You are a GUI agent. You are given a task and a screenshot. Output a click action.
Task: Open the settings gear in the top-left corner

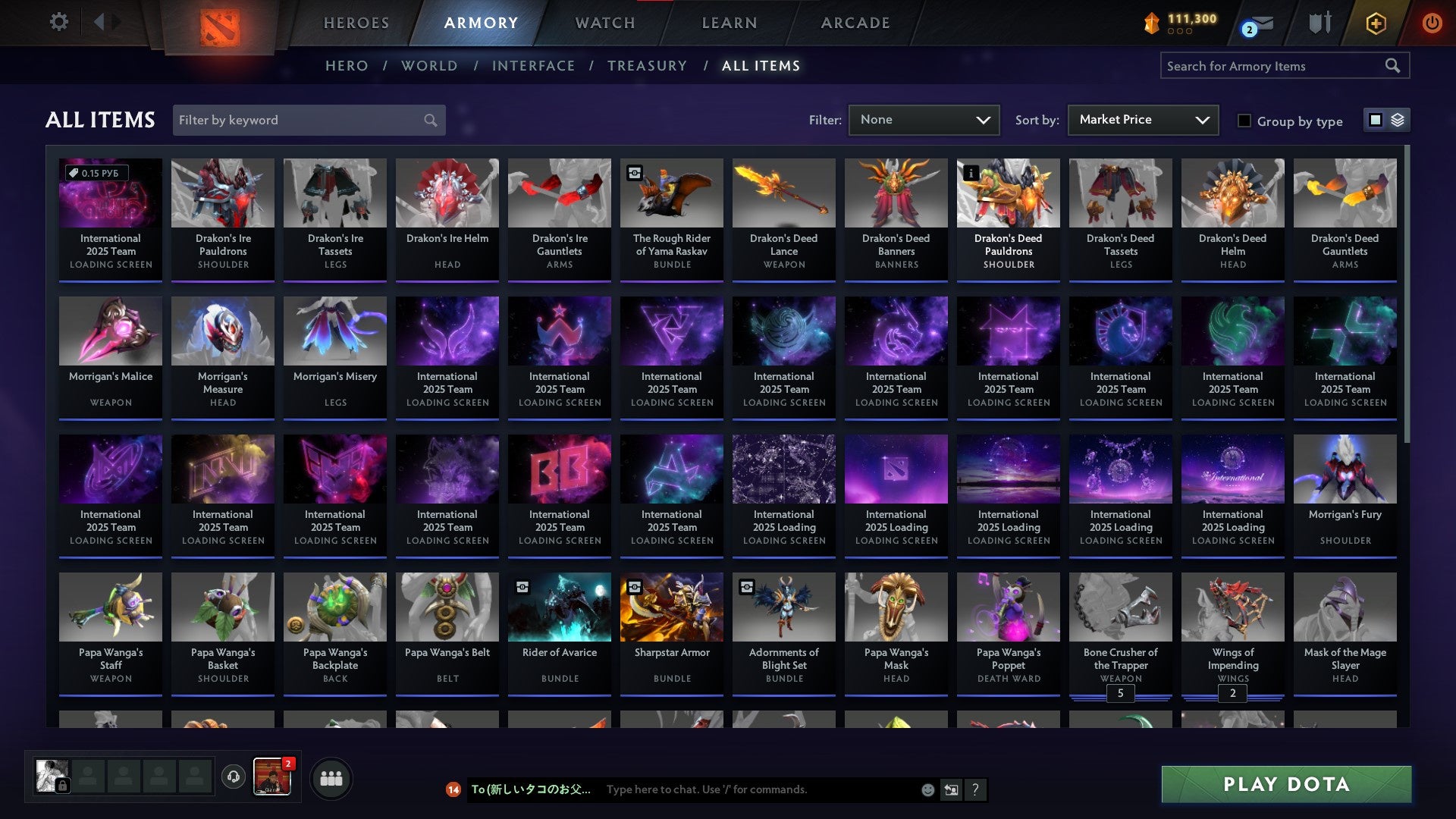(x=59, y=22)
